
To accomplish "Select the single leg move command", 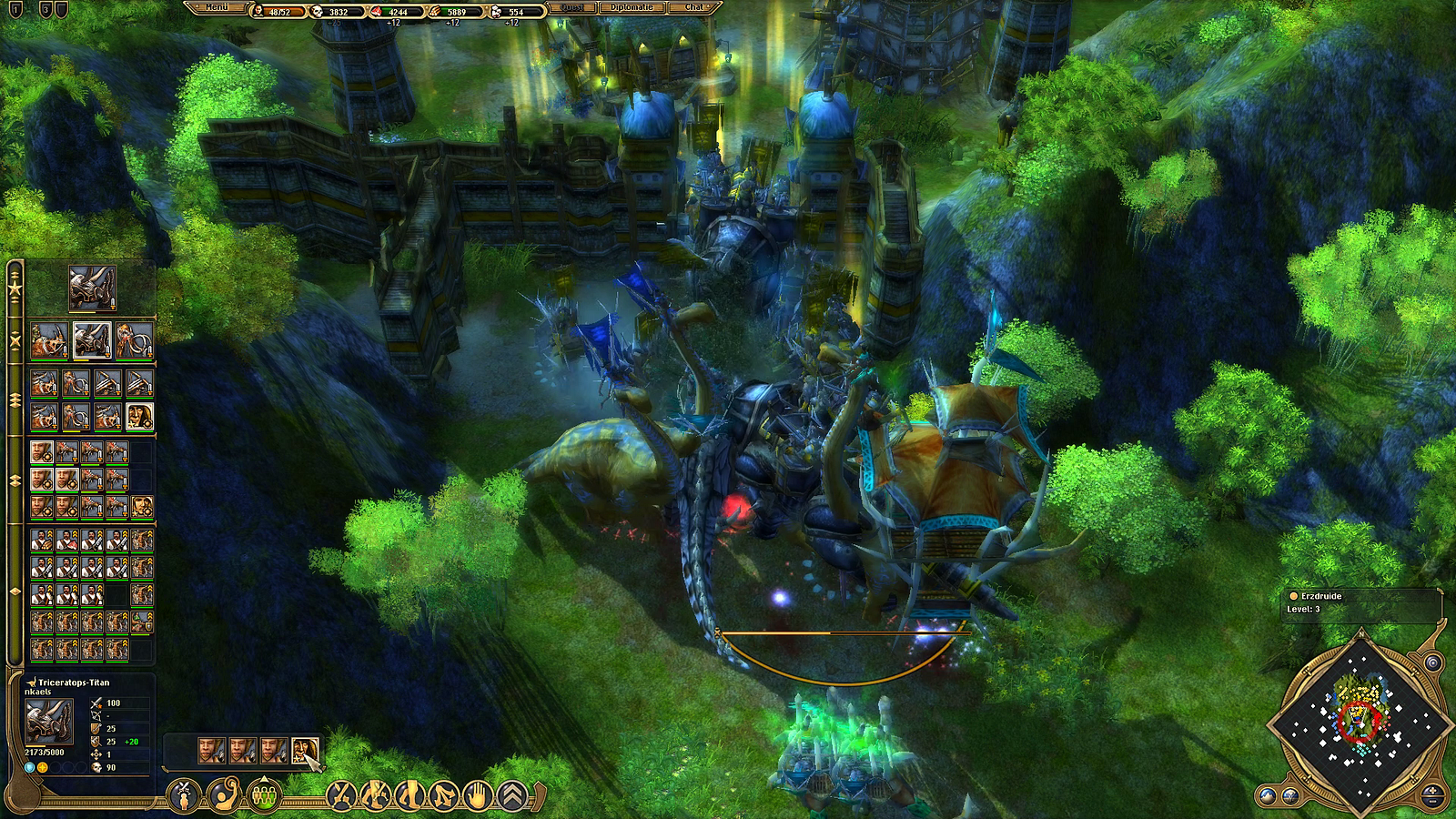I will [410, 796].
